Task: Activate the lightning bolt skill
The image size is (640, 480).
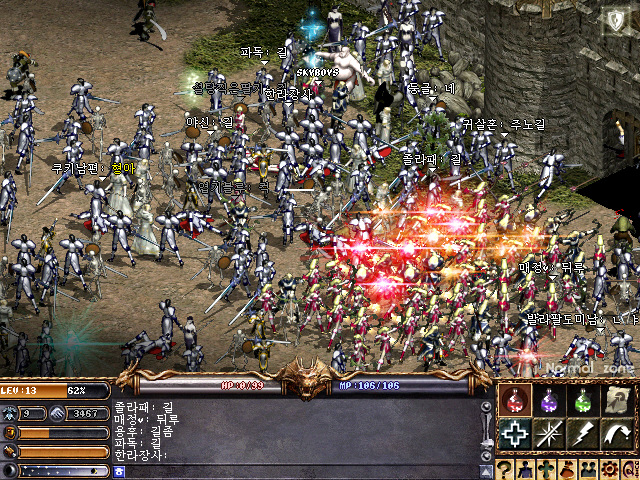Action: [583, 435]
